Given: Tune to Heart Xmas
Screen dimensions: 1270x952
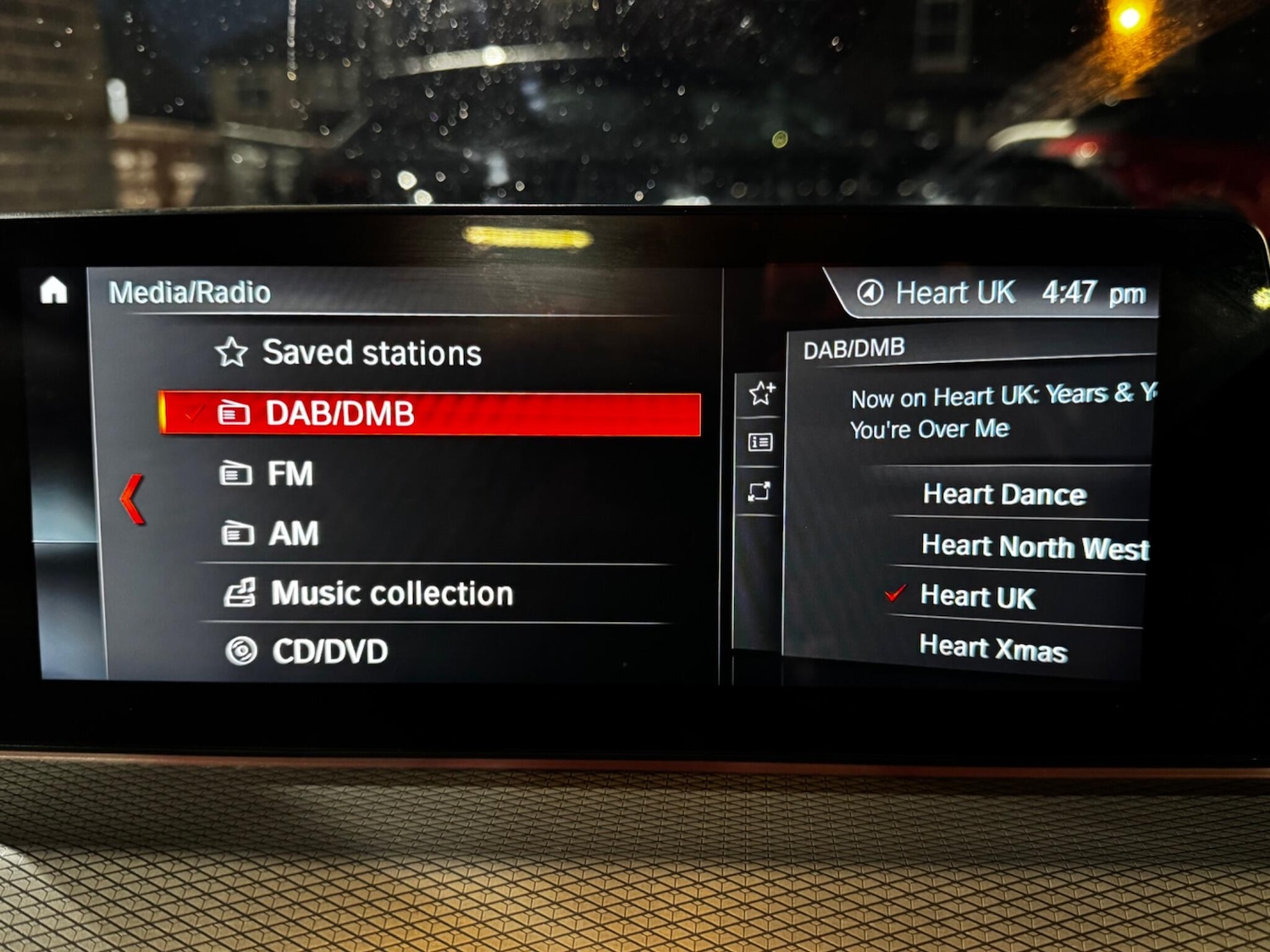Looking at the screenshot, I should click(x=993, y=649).
